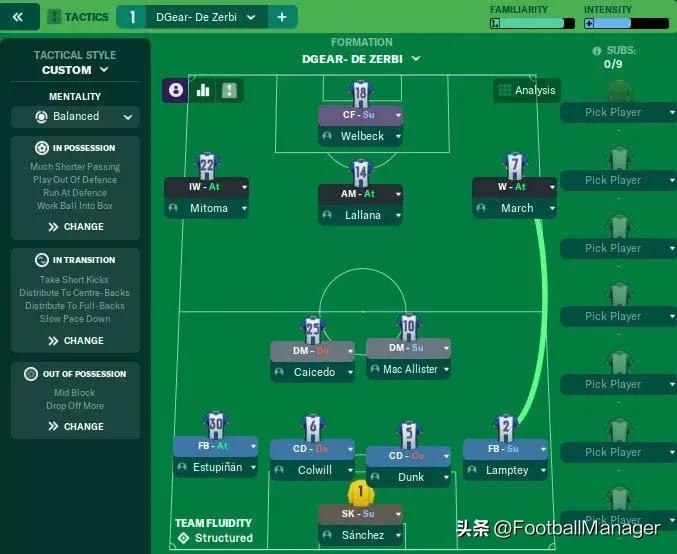This screenshot has width=677, height=554.
Task: Toggle the bar chart pitch view
Action: (203, 90)
